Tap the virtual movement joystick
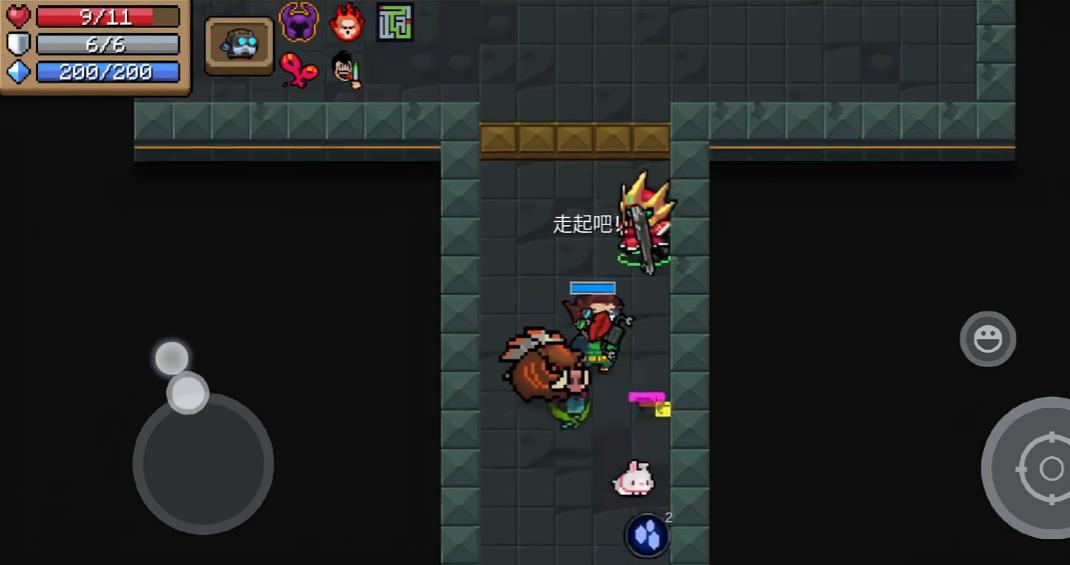Image resolution: width=1070 pixels, height=565 pixels. pos(202,461)
